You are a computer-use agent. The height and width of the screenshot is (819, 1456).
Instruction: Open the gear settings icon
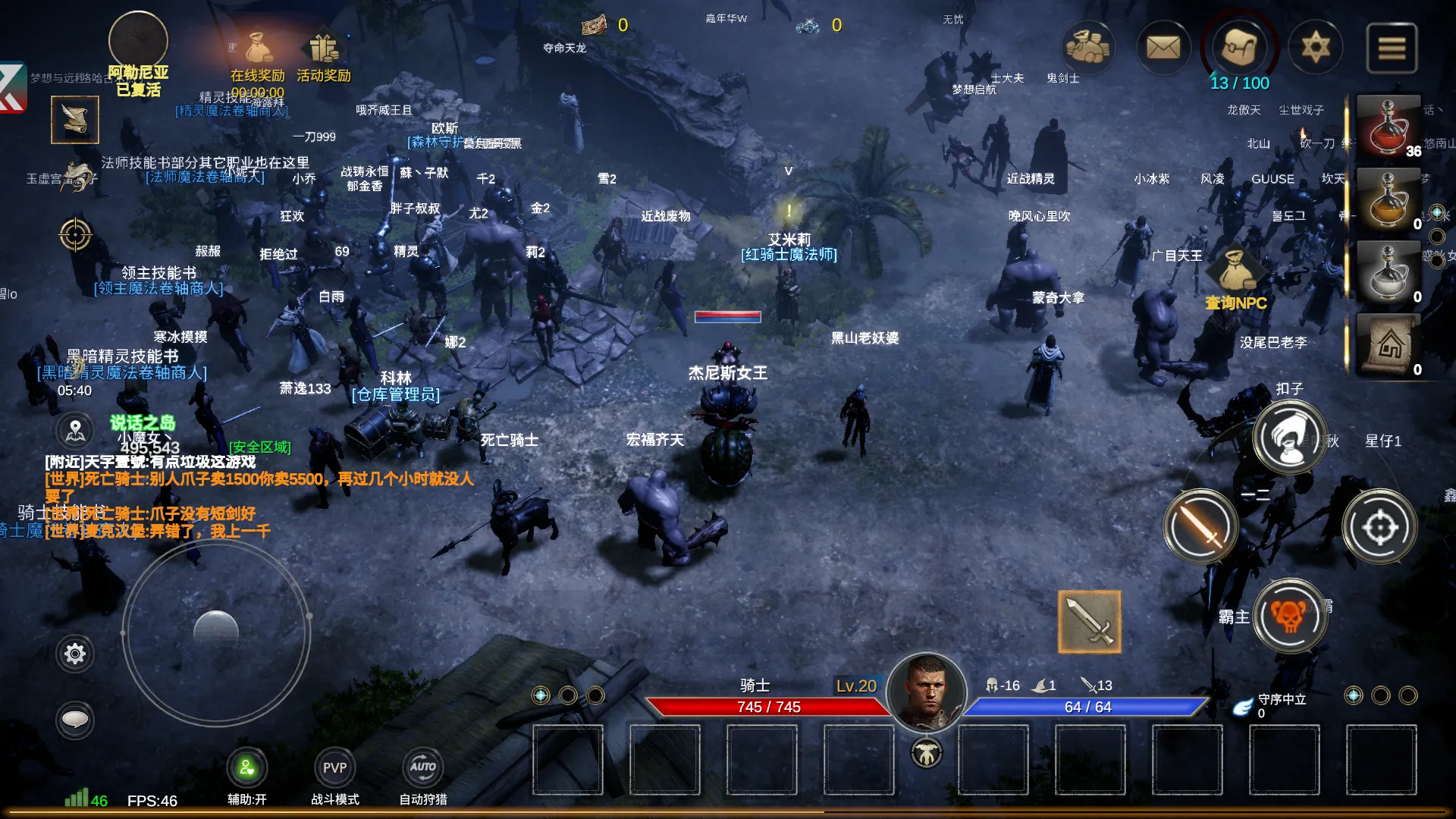point(75,654)
